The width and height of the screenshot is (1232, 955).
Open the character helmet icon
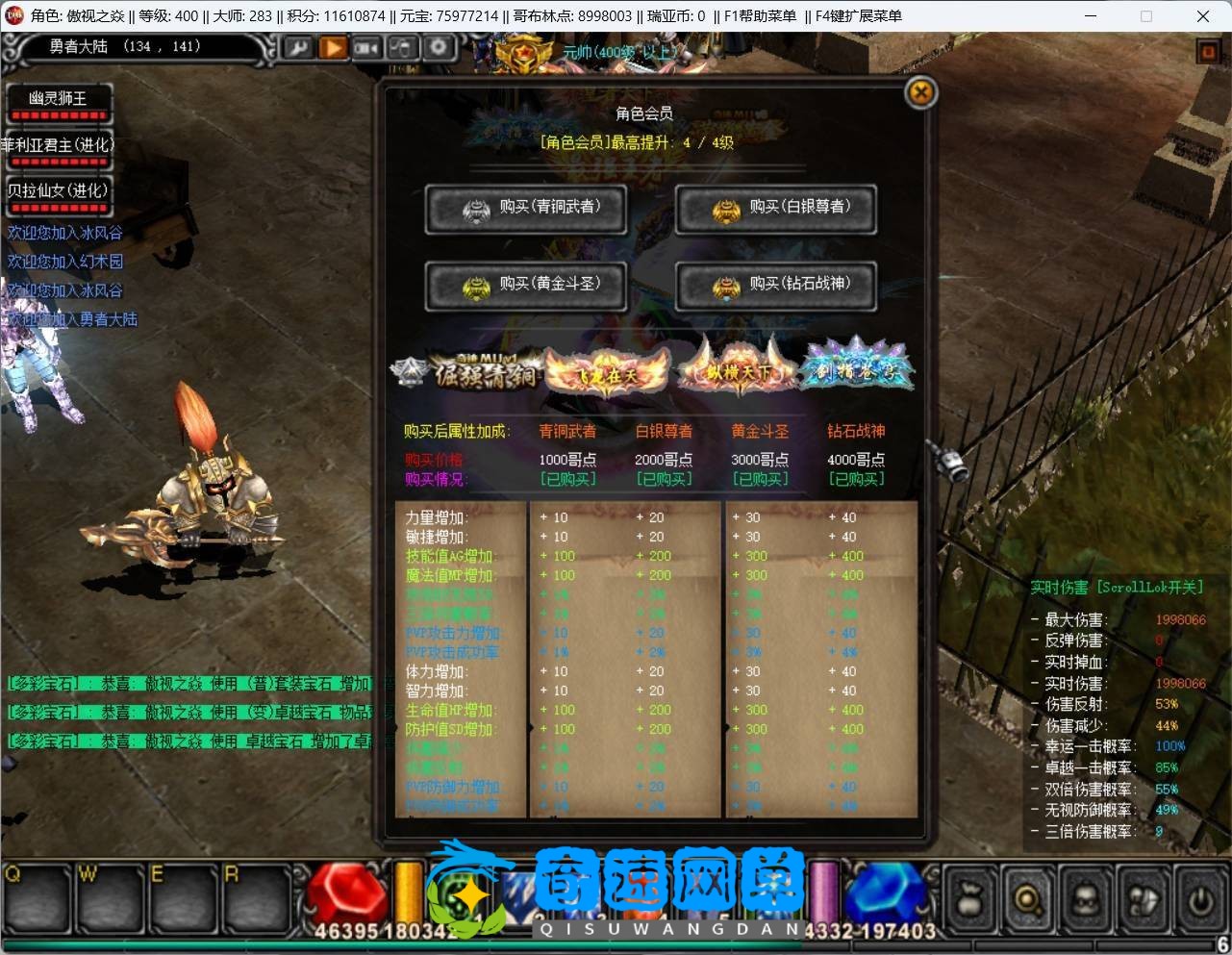click(x=1085, y=900)
